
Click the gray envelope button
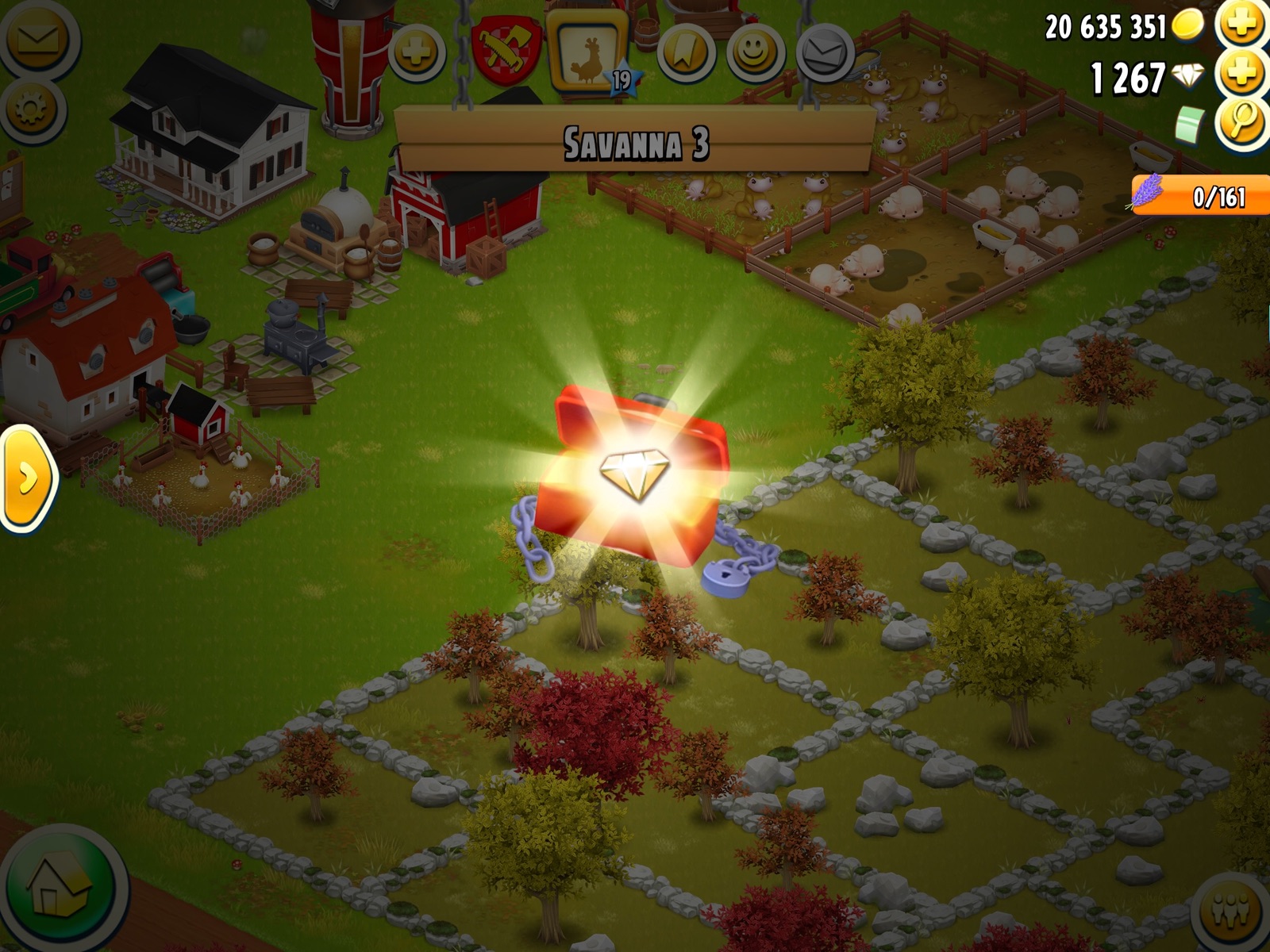click(824, 53)
